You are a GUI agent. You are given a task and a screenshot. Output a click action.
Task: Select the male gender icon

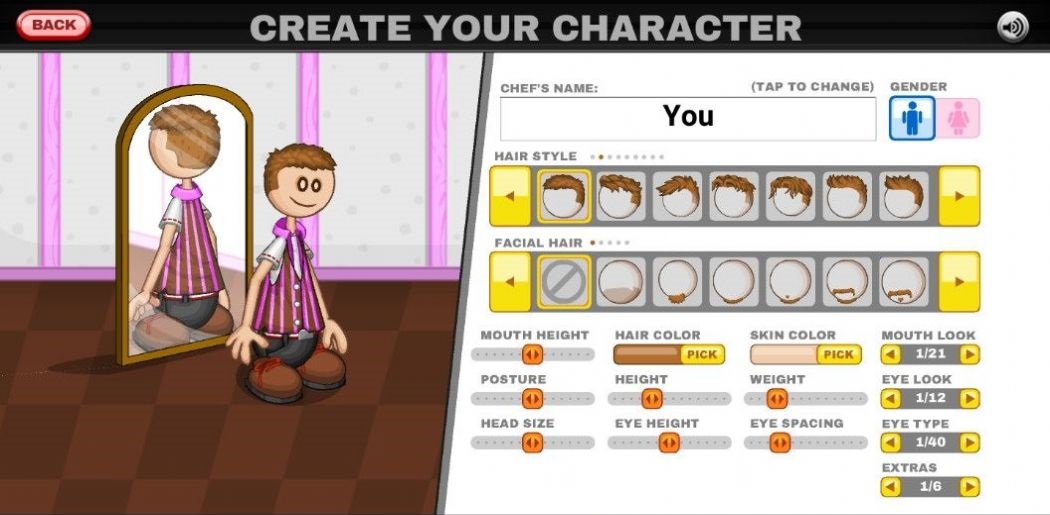tap(912, 118)
